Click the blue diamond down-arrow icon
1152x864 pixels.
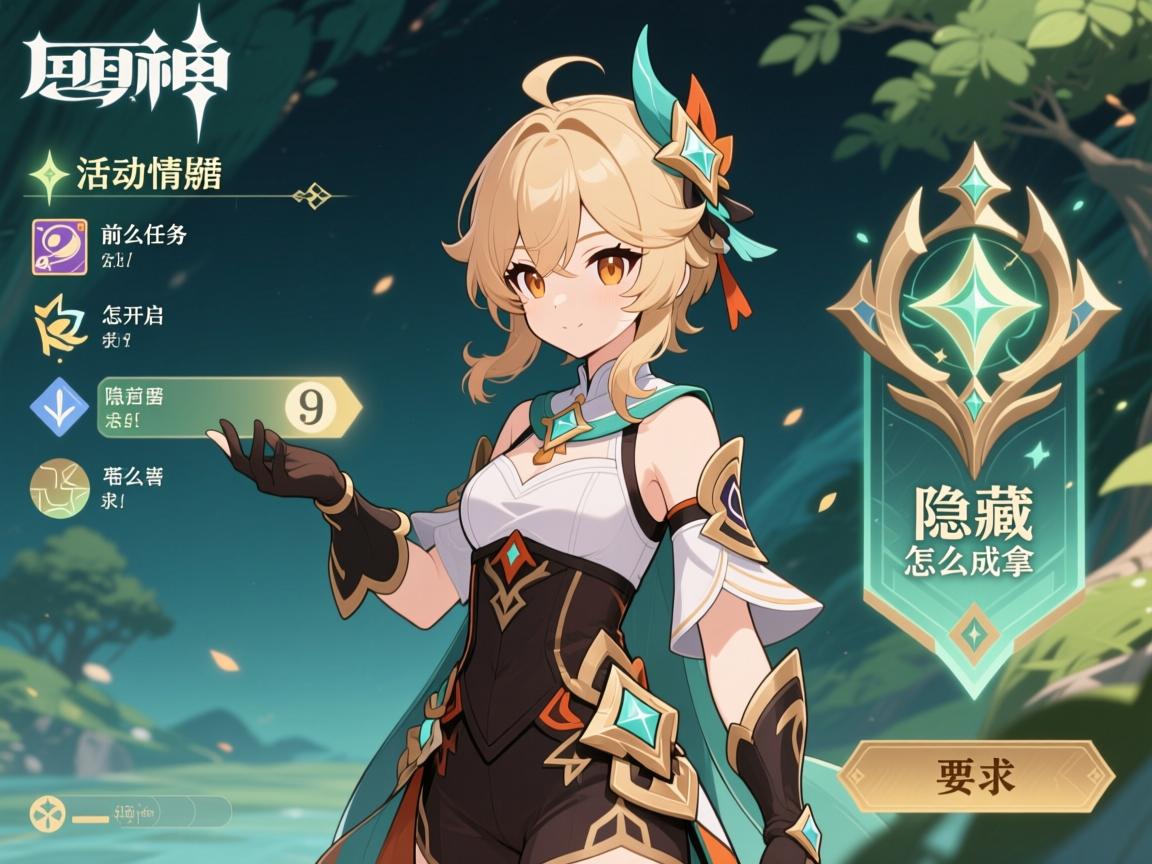pyautogui.click(x=59, y=407)
